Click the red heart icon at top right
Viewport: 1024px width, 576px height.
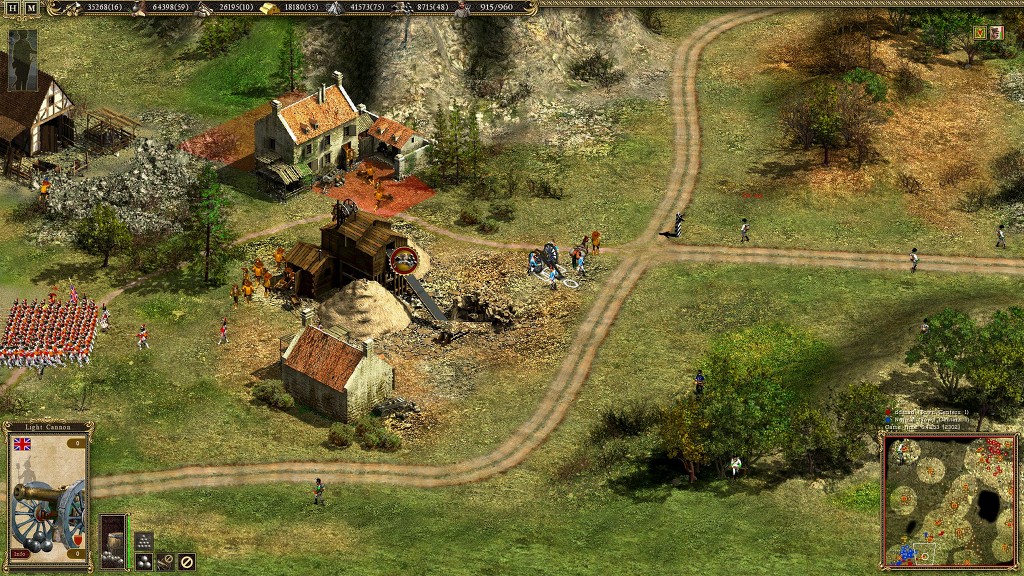click(x=979, y=33)
